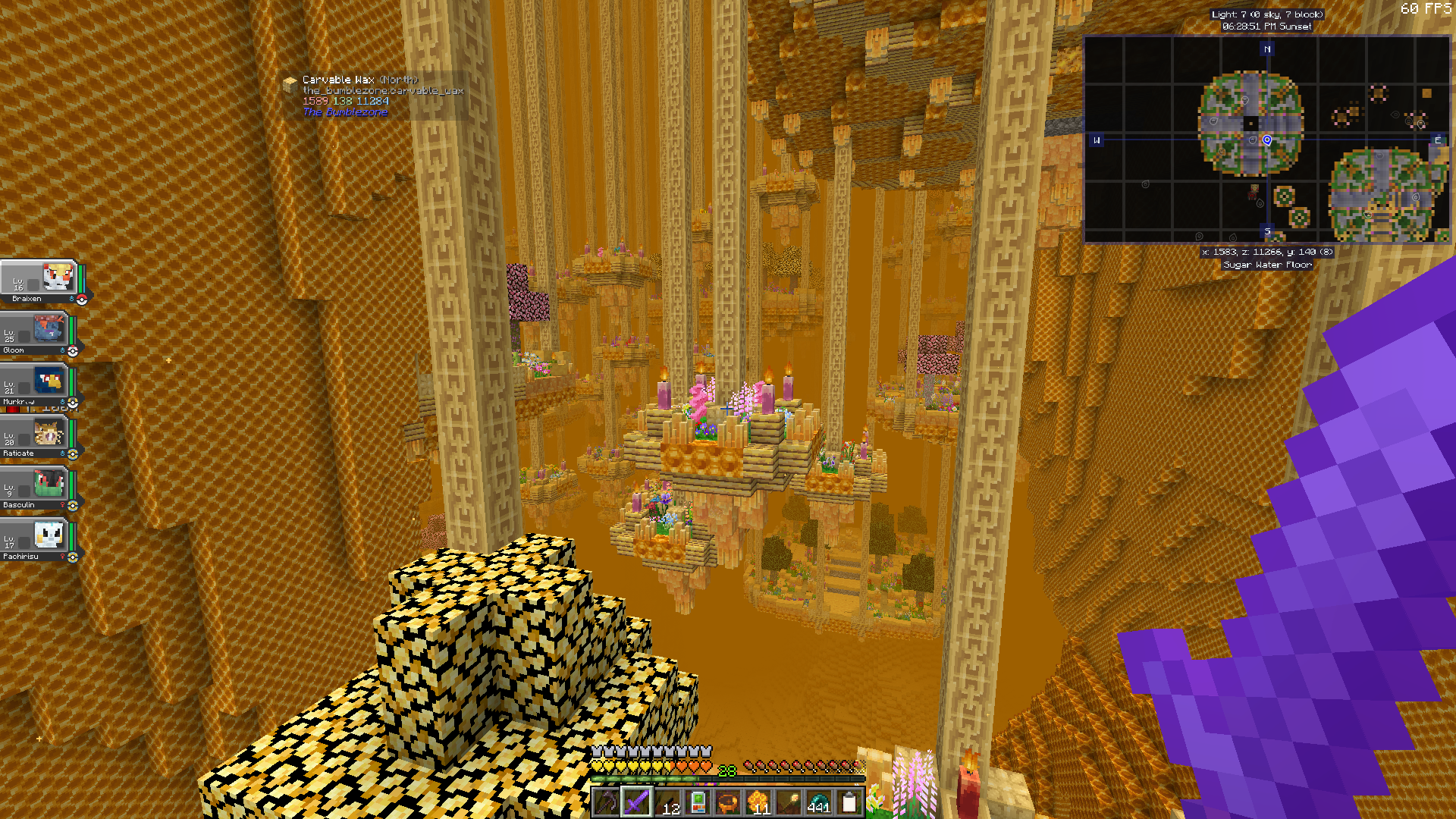1456x819 pixels.
Task: Click Basculin's female gender symbol
Action: coord(63,504)
